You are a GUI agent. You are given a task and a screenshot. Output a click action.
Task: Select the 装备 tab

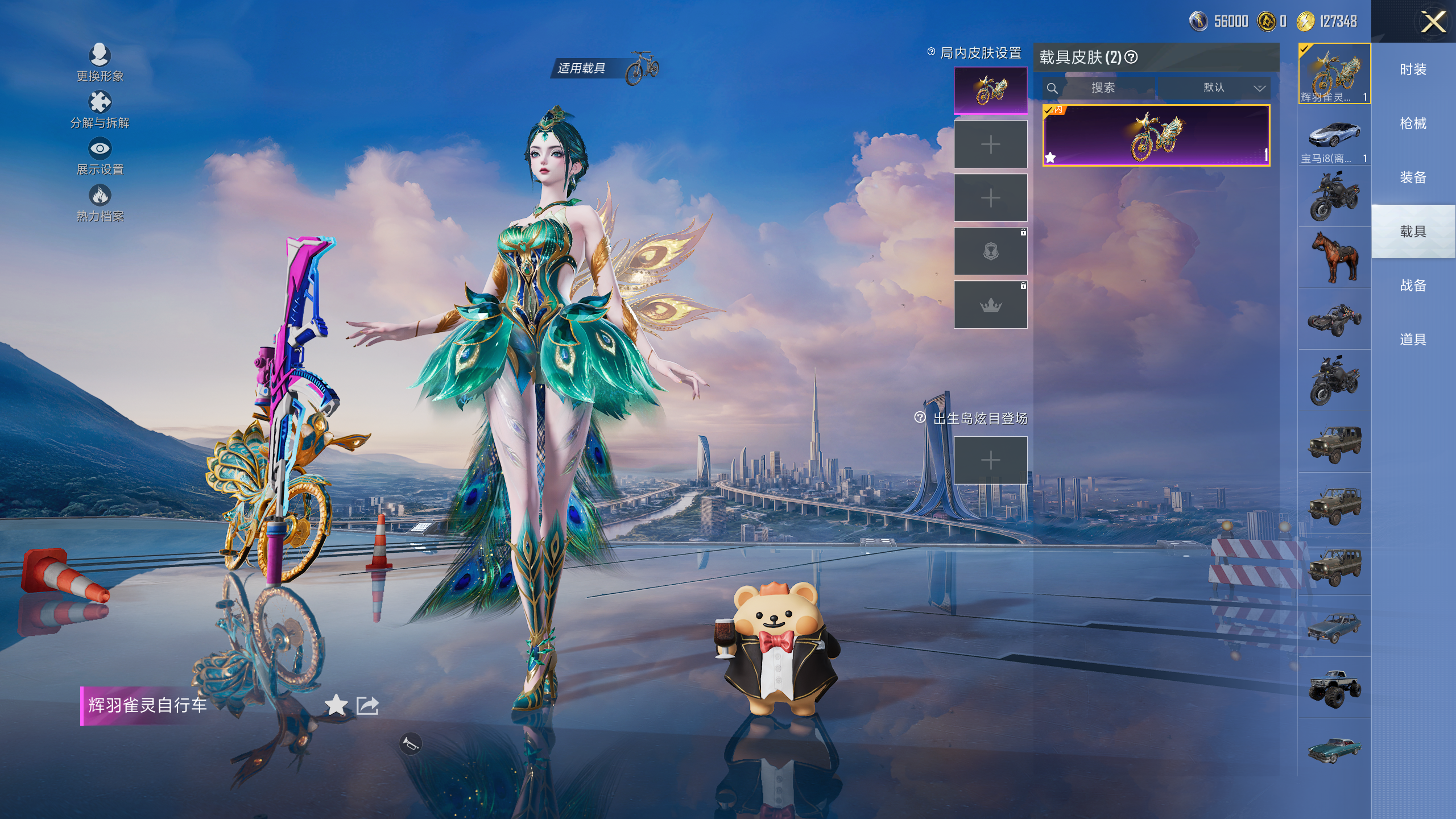pos(1413,177)
